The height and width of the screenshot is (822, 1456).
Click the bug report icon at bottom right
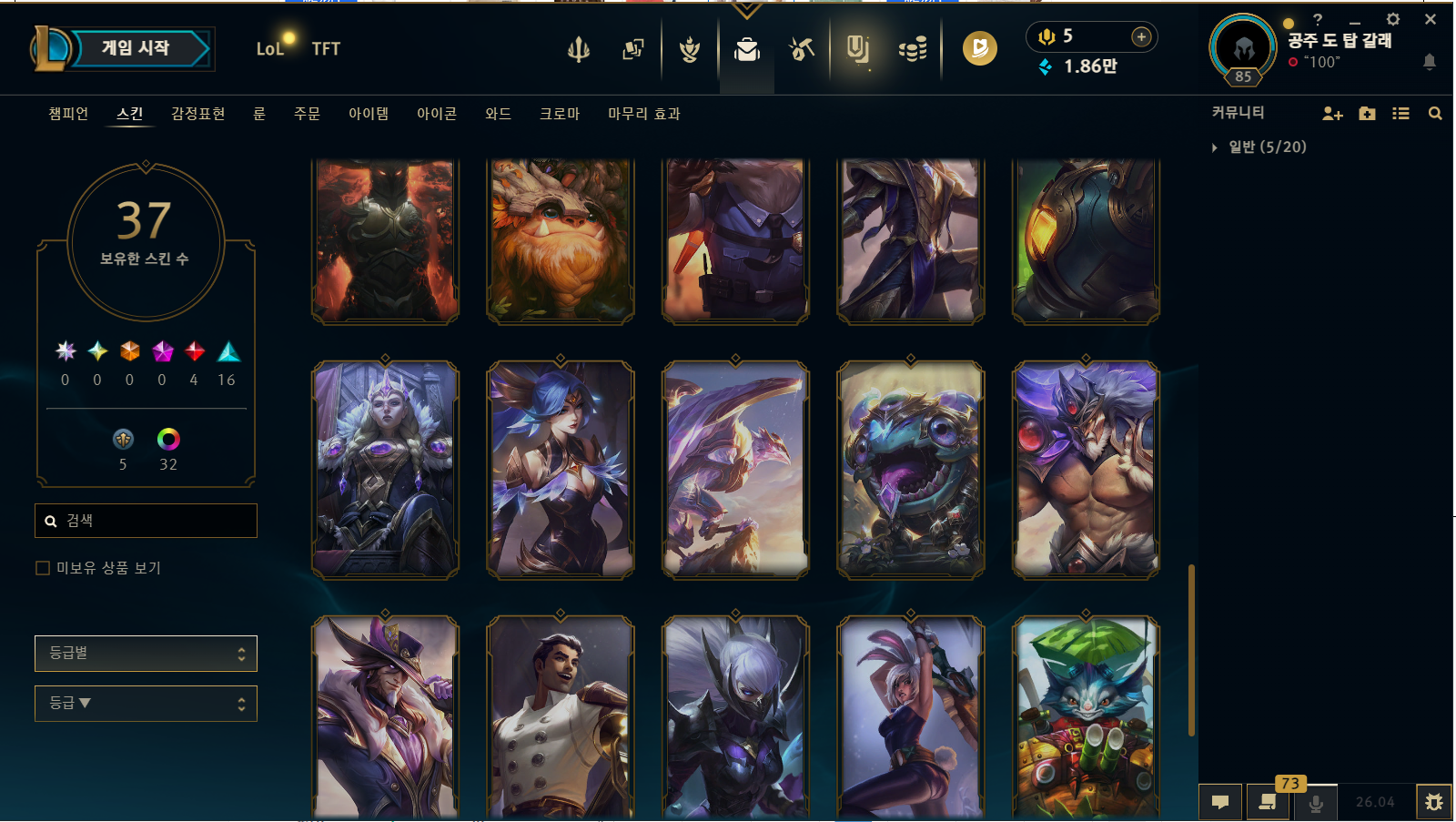pos(1436,802)
